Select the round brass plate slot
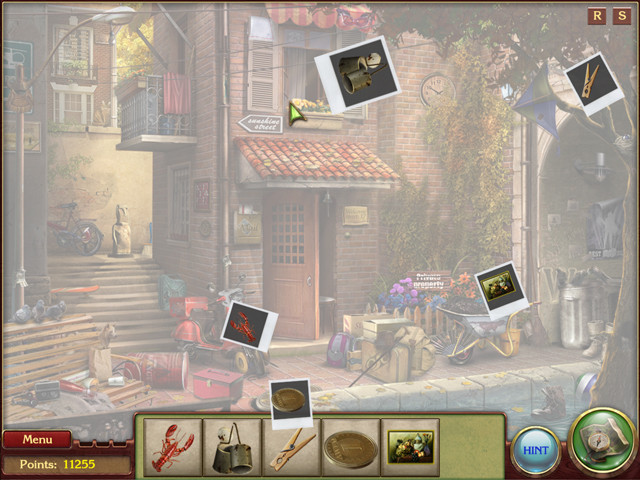 point(350,446)
